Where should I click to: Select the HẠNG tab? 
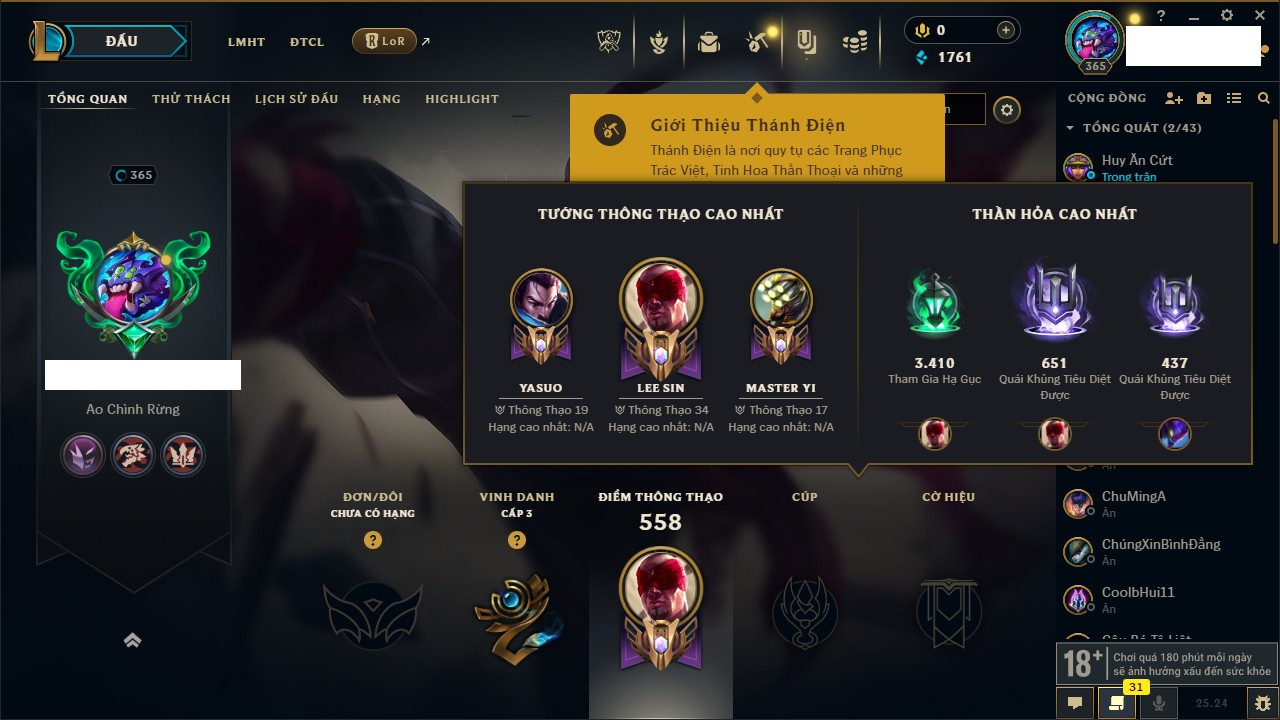click(x=381, y=99)
